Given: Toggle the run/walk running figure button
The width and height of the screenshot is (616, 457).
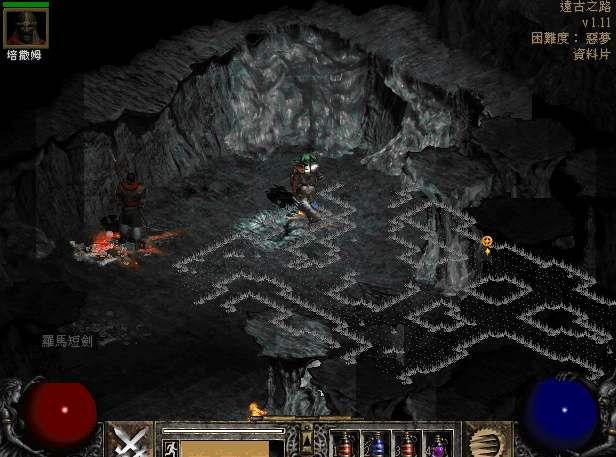Looking at the screenshot, I should (x=170, y=447).
